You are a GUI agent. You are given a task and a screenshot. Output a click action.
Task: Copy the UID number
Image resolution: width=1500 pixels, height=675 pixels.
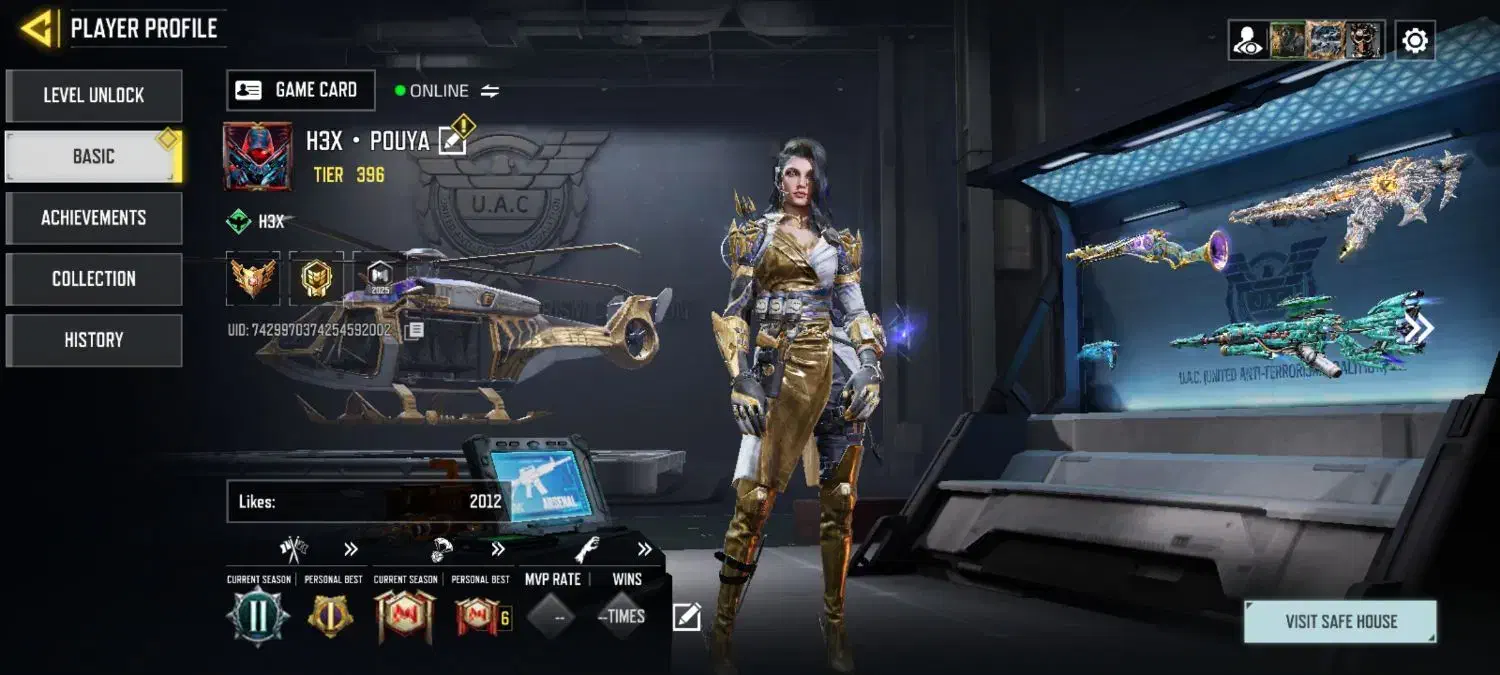click(x=415, y=330)
